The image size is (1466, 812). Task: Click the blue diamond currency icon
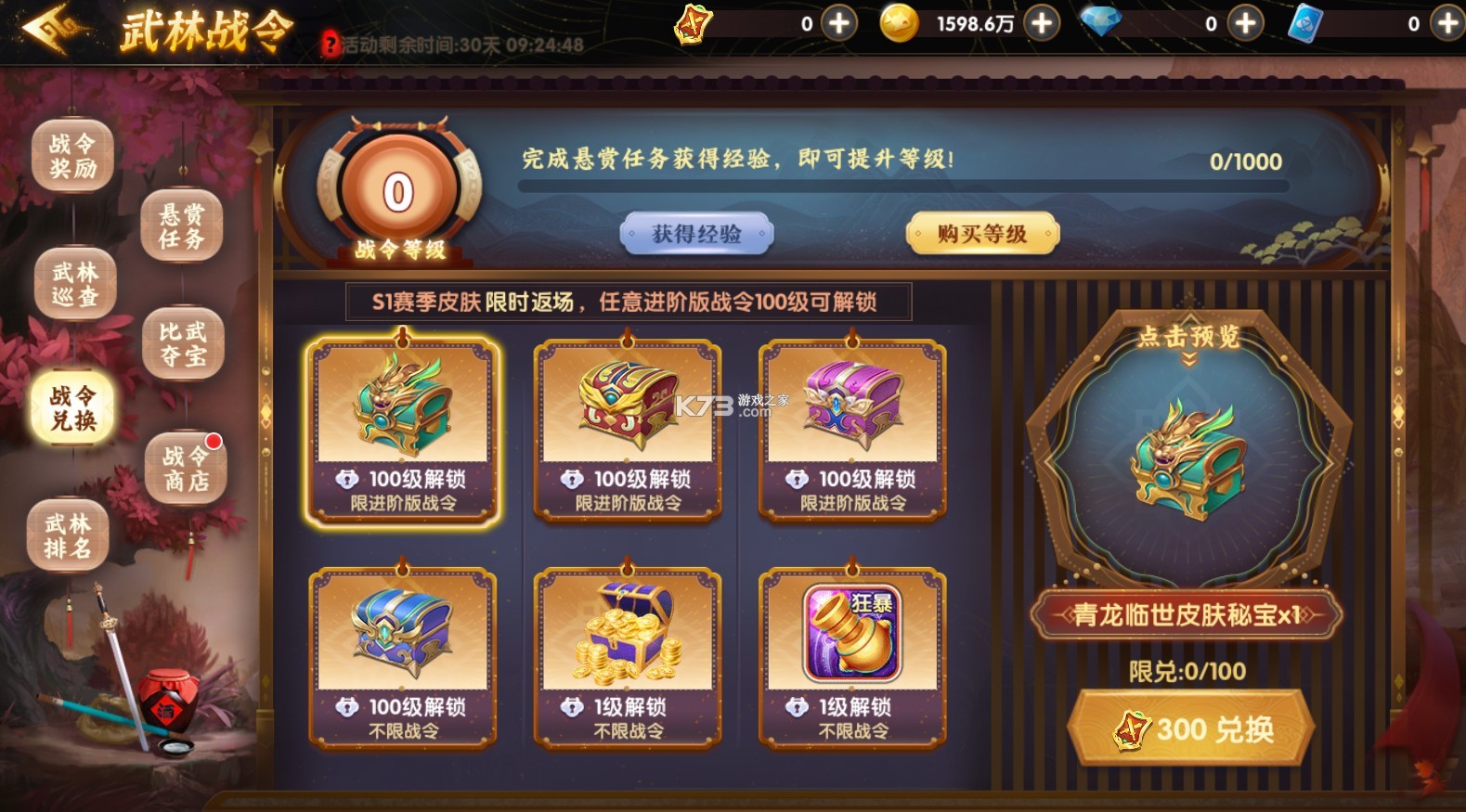point(1101,23)
